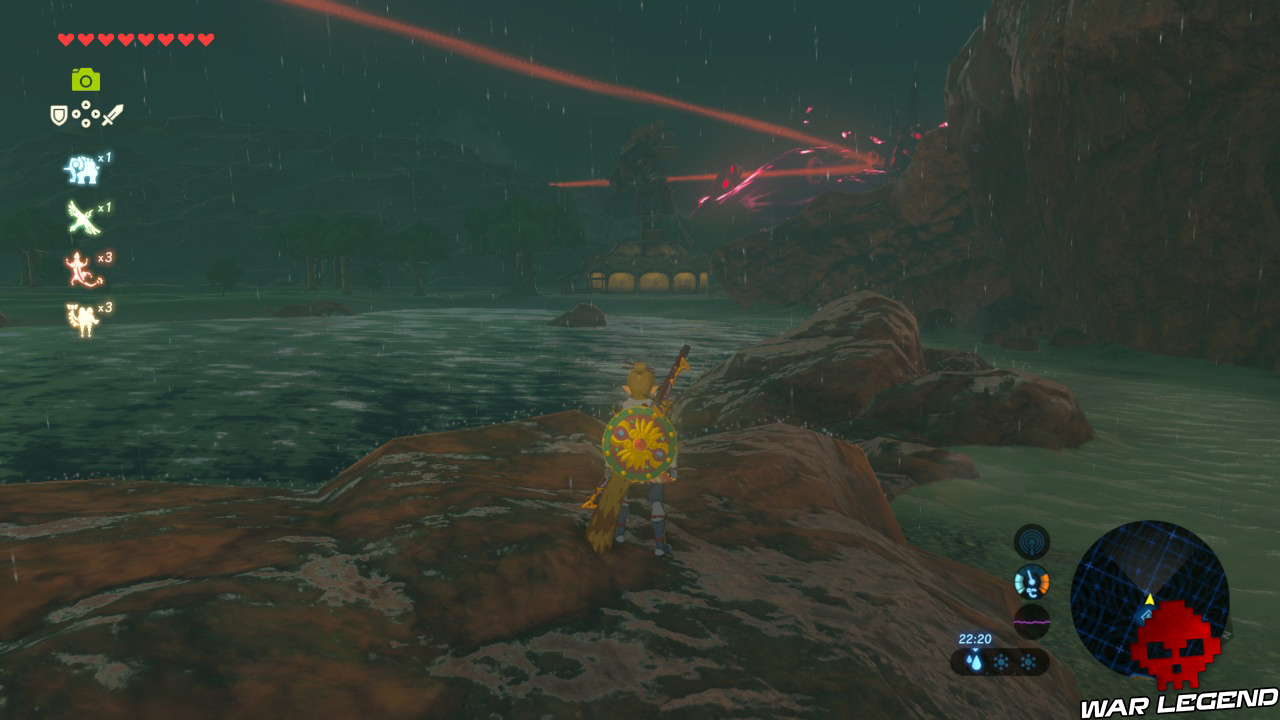
Task: Click the red Urbosa's Fury lizard icon
Action: (77, 269)
